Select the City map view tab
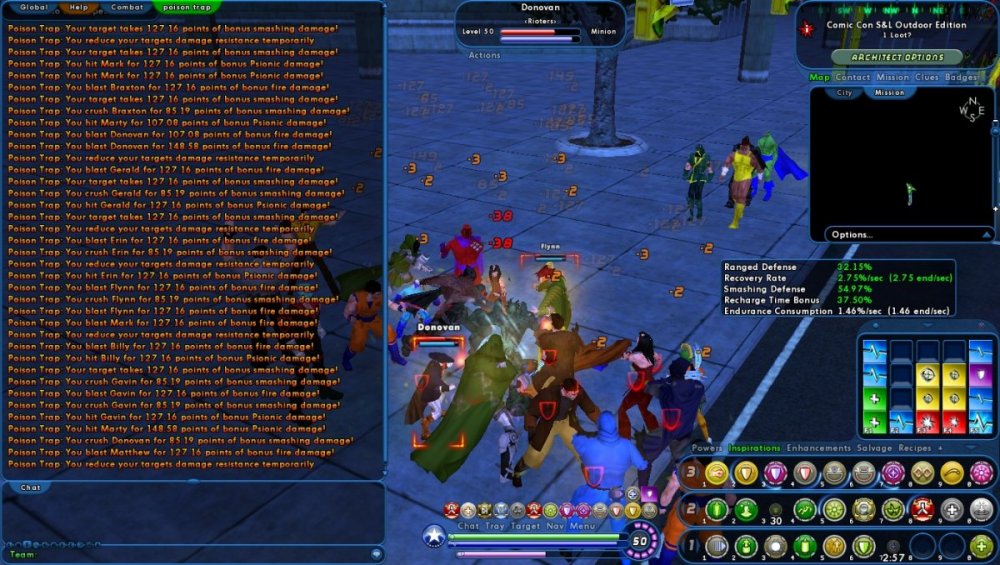This screenshot has height=565, width=1000. click(845, 93)
